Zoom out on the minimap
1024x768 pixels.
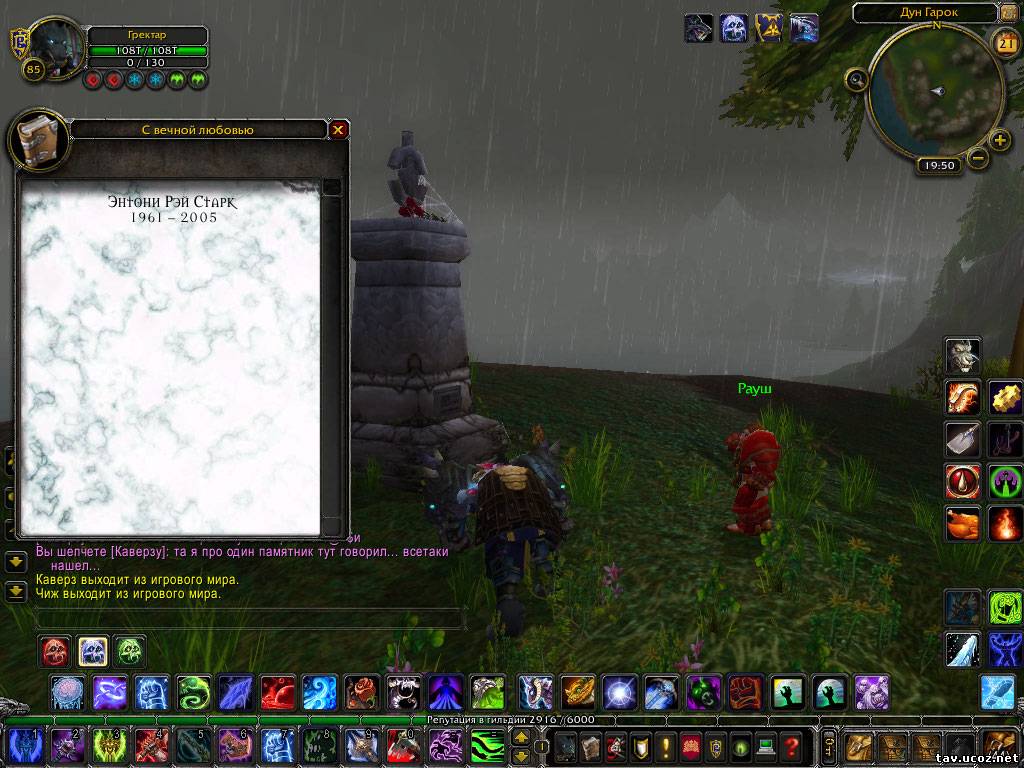click(x=978, y=157)
